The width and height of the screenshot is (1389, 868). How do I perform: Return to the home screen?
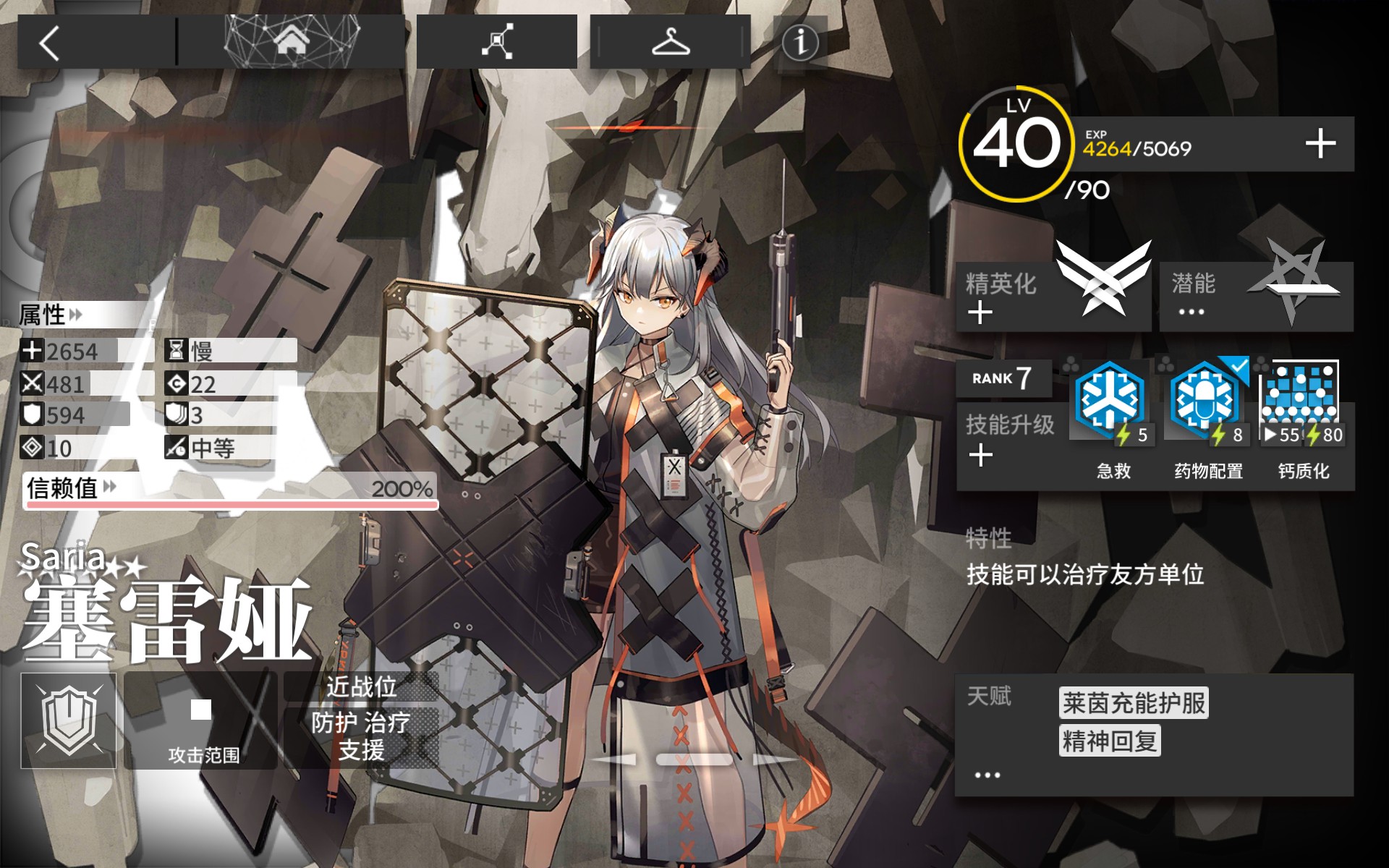tap(291, 42)
